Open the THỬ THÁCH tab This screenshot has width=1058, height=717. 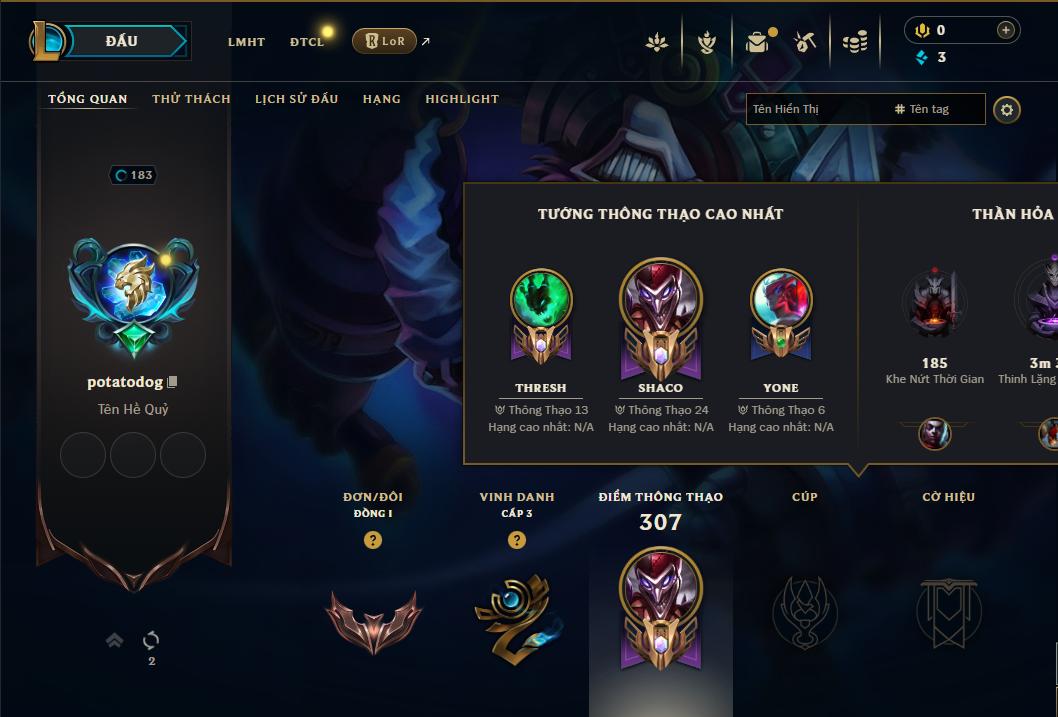191,99
